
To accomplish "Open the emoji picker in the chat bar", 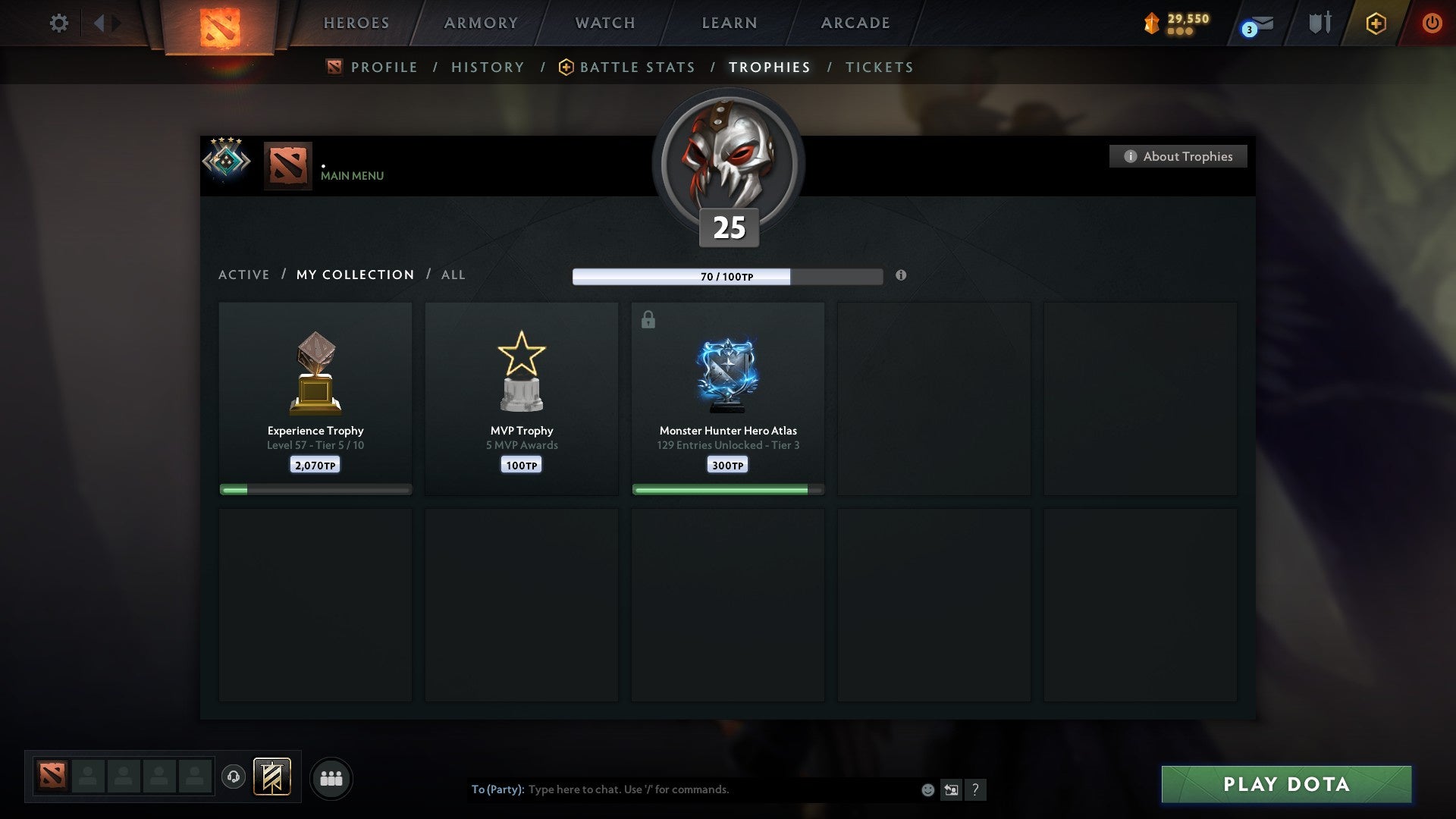I will [x=927, y=789].
